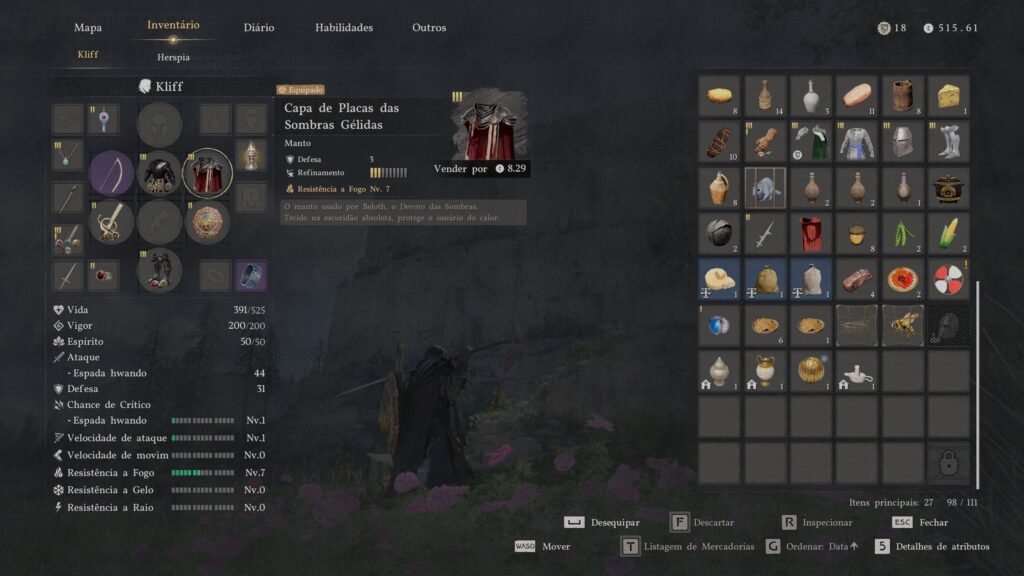Switch character to Herspia
The image size is (1024, 576).
point(173,57)
